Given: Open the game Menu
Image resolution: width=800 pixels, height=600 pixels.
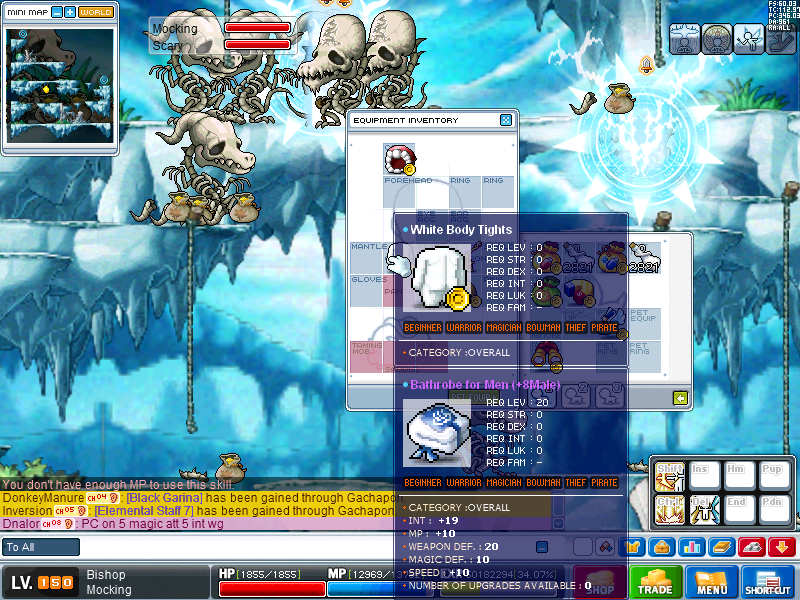Looking at the screenshot, I should pos(711,583).
